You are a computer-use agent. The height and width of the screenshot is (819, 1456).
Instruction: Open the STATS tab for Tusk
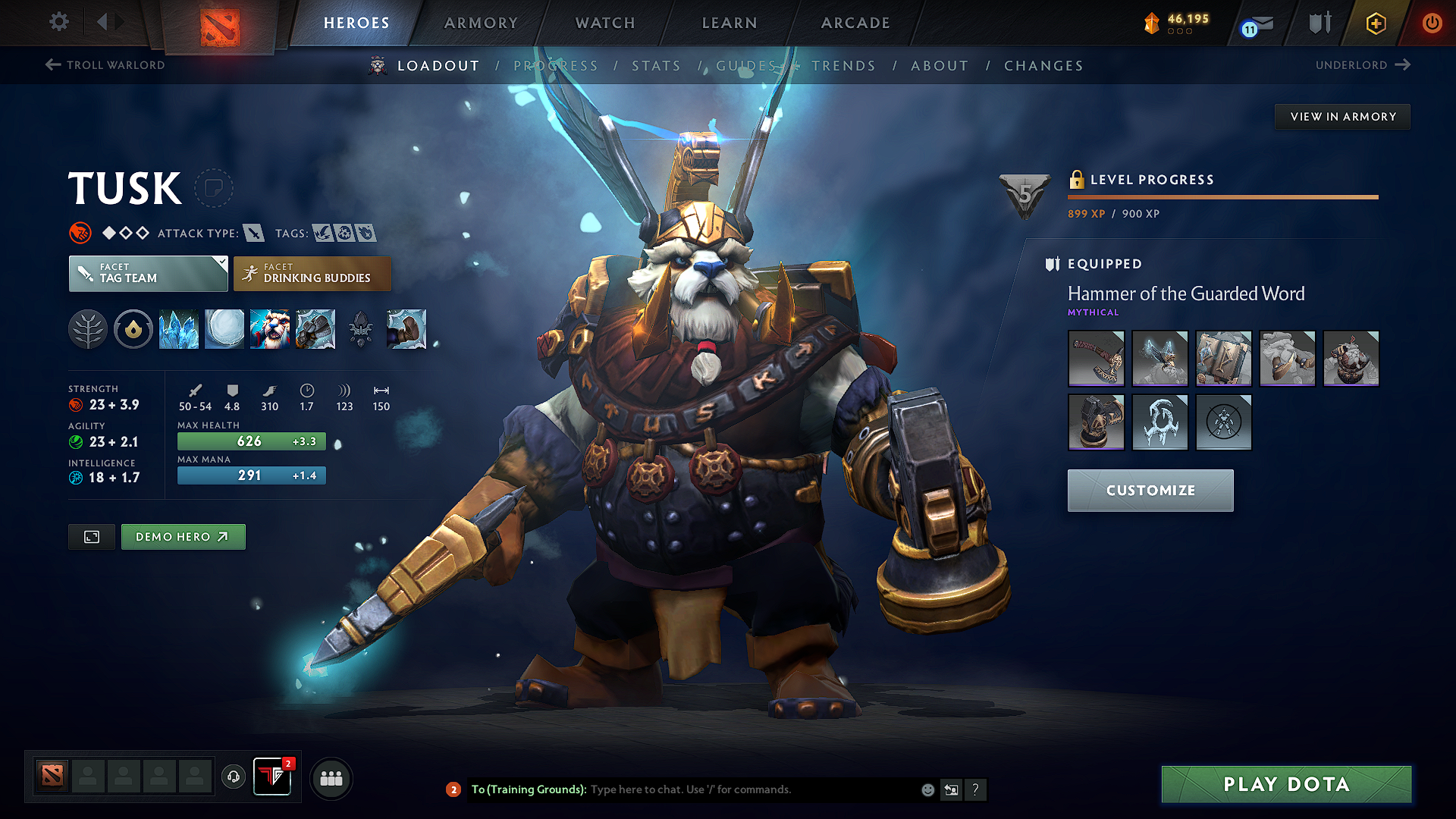point(656,66)
